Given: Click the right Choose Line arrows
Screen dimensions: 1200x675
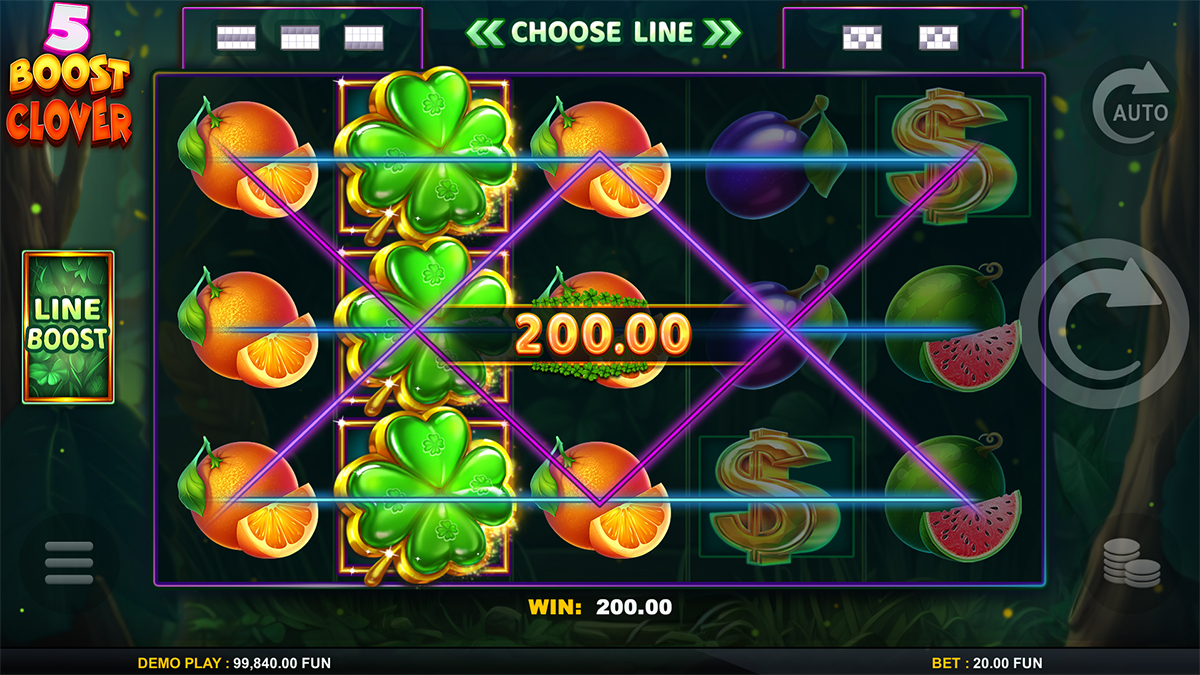Looking at the screenshot, I should tap(721, 32).
